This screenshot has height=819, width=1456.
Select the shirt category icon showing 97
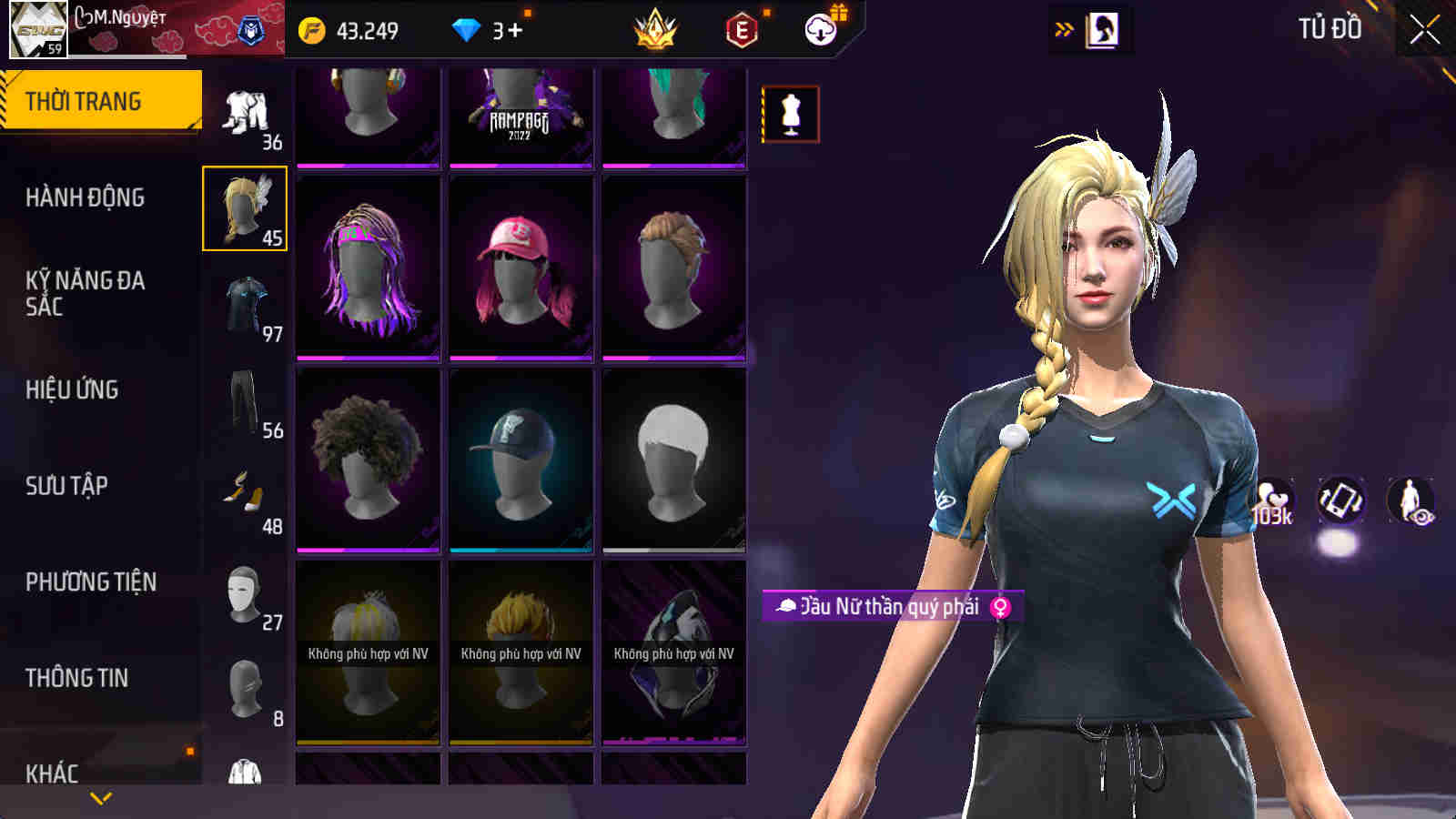coord(246,305)
